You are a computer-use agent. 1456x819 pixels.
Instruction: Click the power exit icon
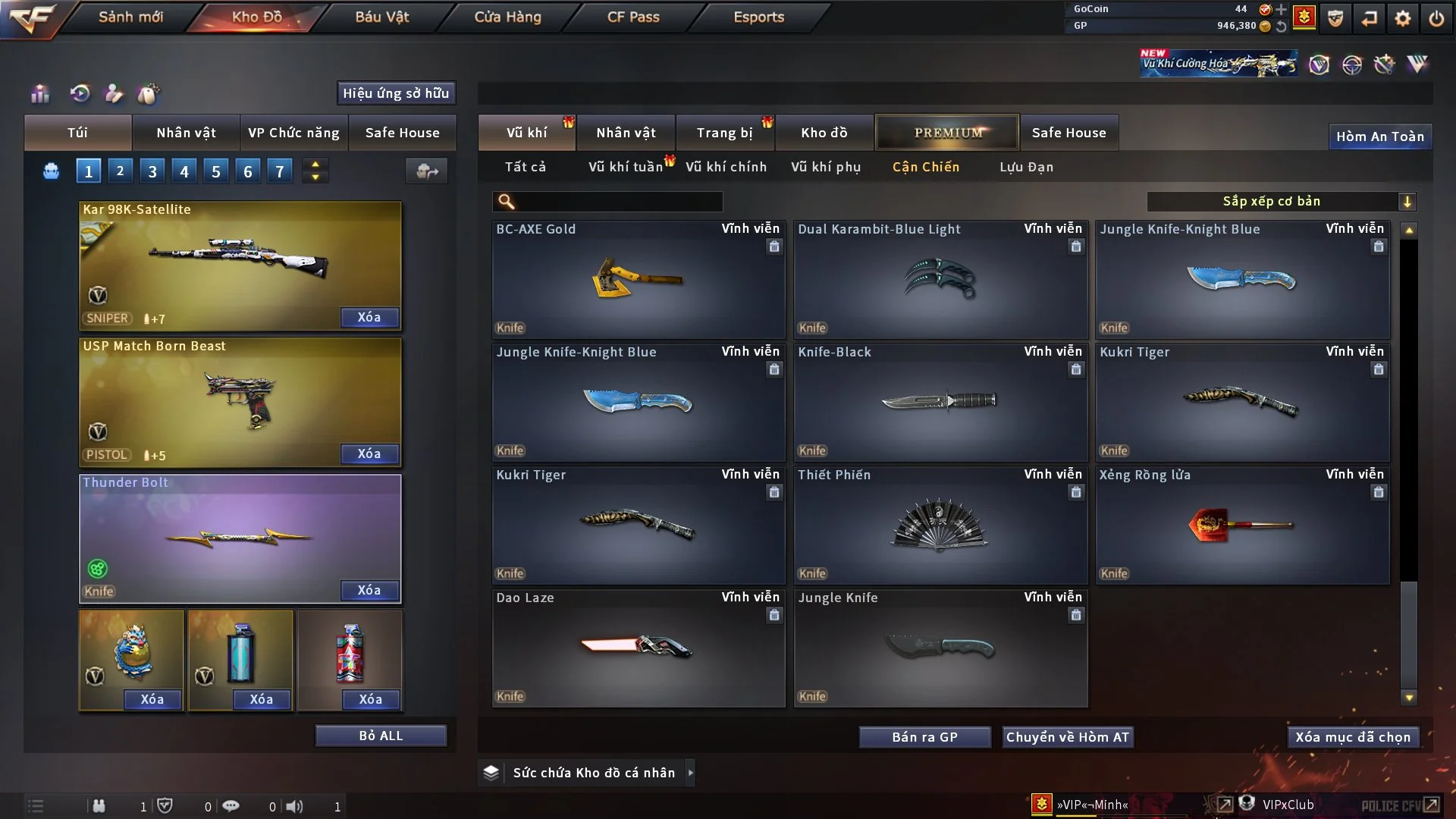tap(1436, 18)
